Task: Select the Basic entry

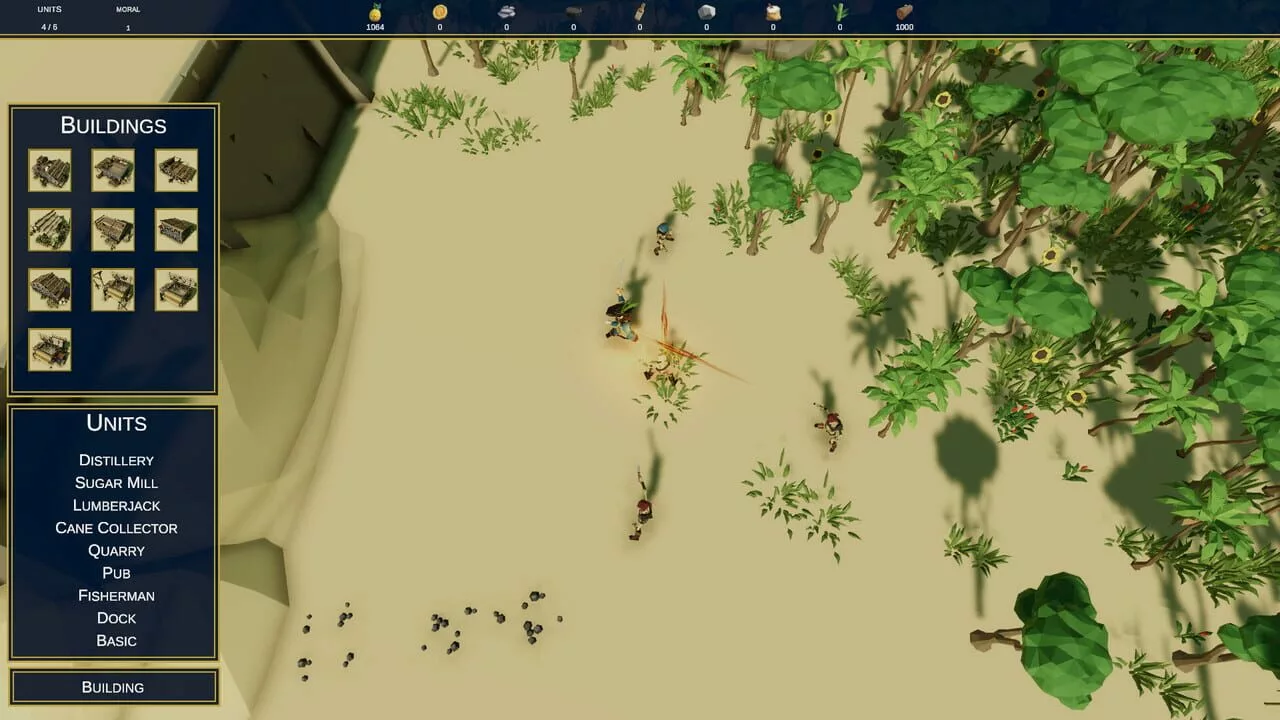Action: [116, 640]
